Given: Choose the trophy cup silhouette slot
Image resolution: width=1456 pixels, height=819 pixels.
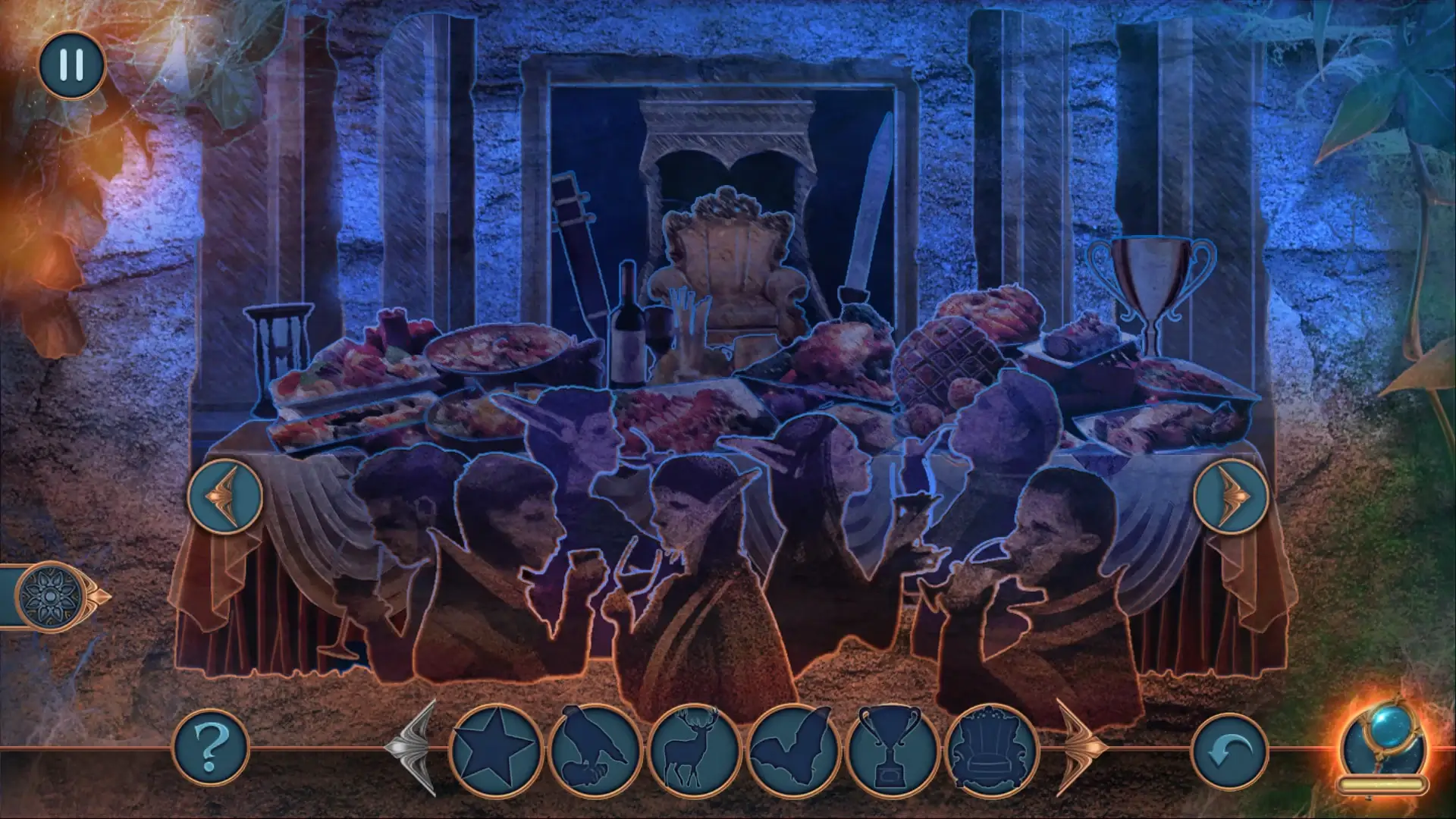Looking at the screenshot, I should [x=893, y=750].
